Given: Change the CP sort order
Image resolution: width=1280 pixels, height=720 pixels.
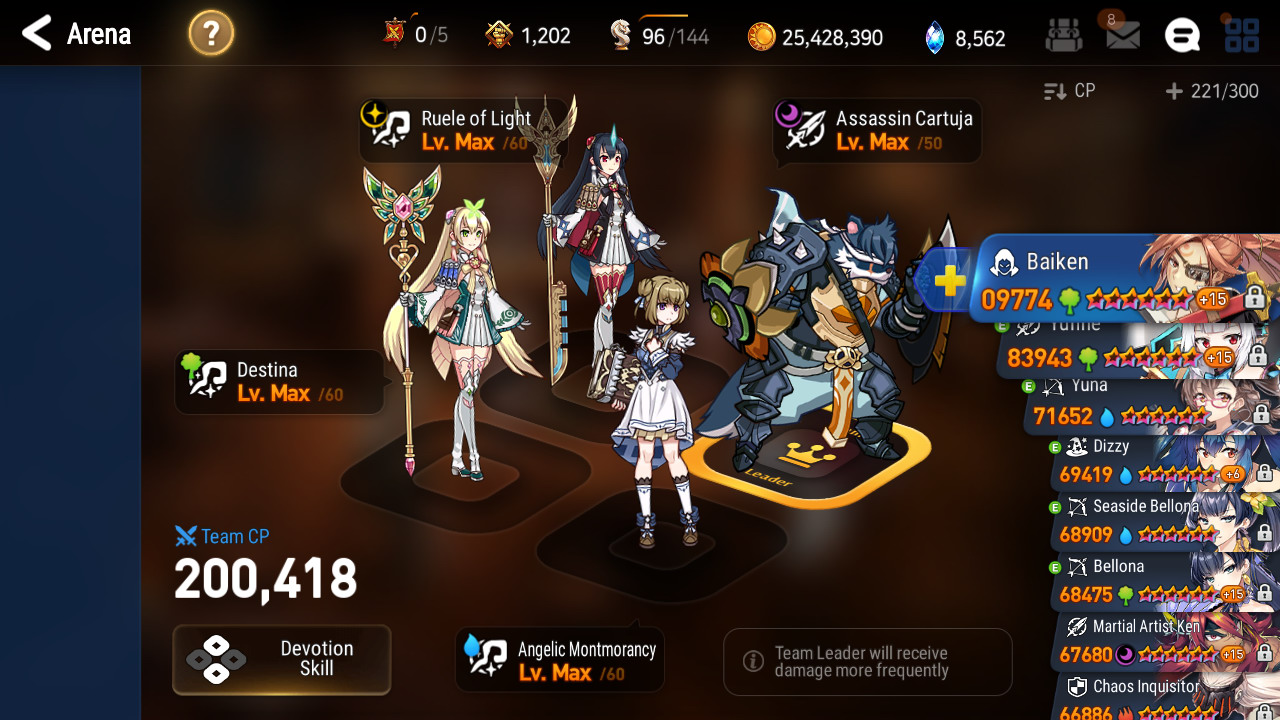Looking at the screenshot, I should (1070, 91).
